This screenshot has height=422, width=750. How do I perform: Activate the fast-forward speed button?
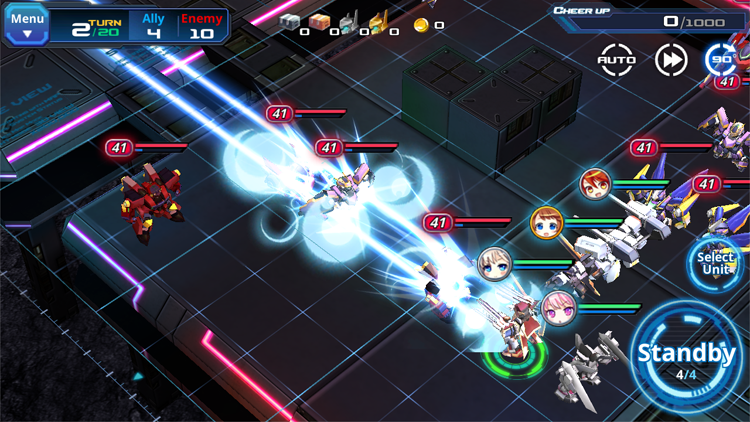pyautogui.click(x=671, y=60)
